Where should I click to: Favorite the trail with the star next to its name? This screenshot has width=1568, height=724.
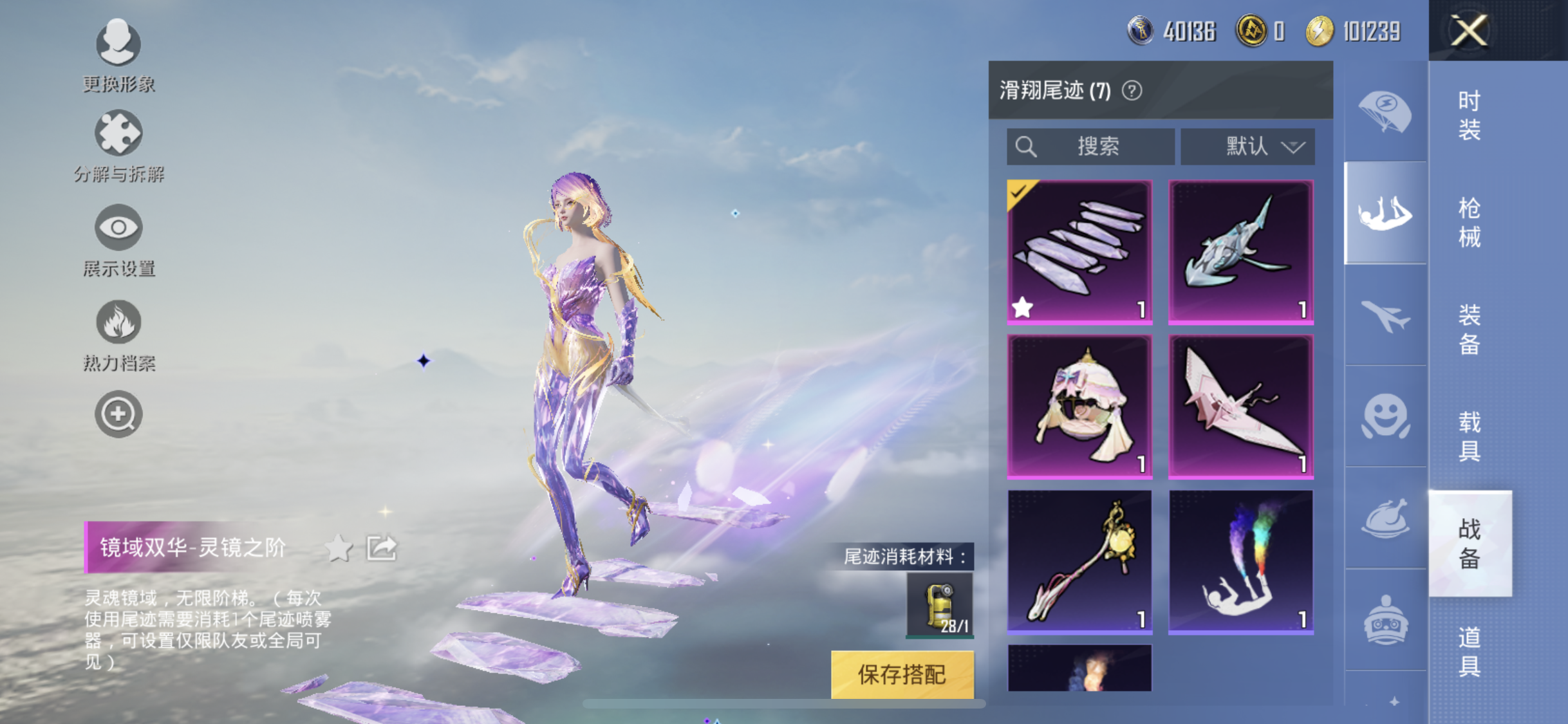339,548
